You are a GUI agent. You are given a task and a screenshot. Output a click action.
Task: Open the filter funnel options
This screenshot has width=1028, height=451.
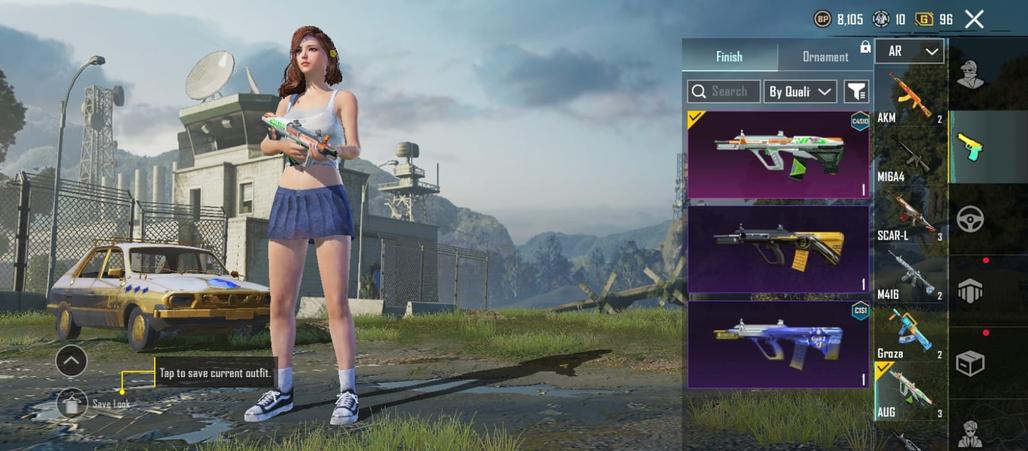[x=857, y=91]
